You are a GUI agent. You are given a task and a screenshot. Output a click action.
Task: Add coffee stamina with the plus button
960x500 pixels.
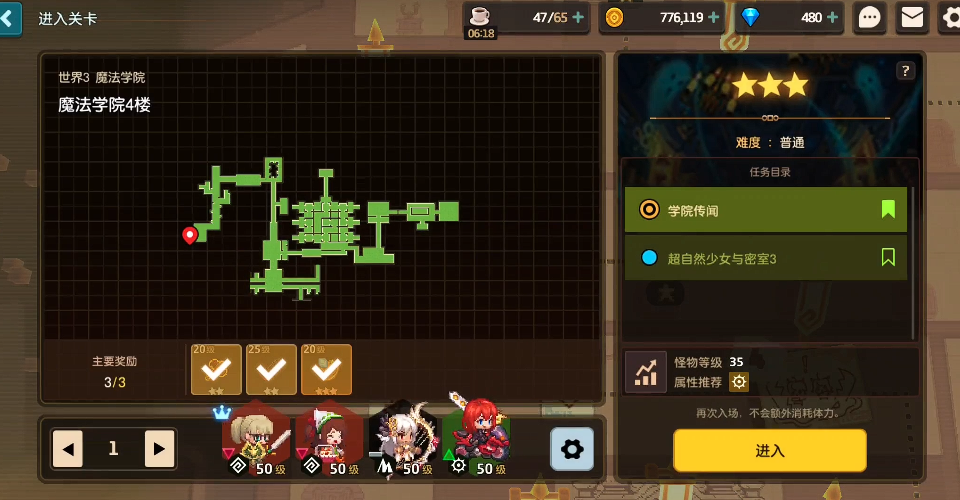(578, 17)
